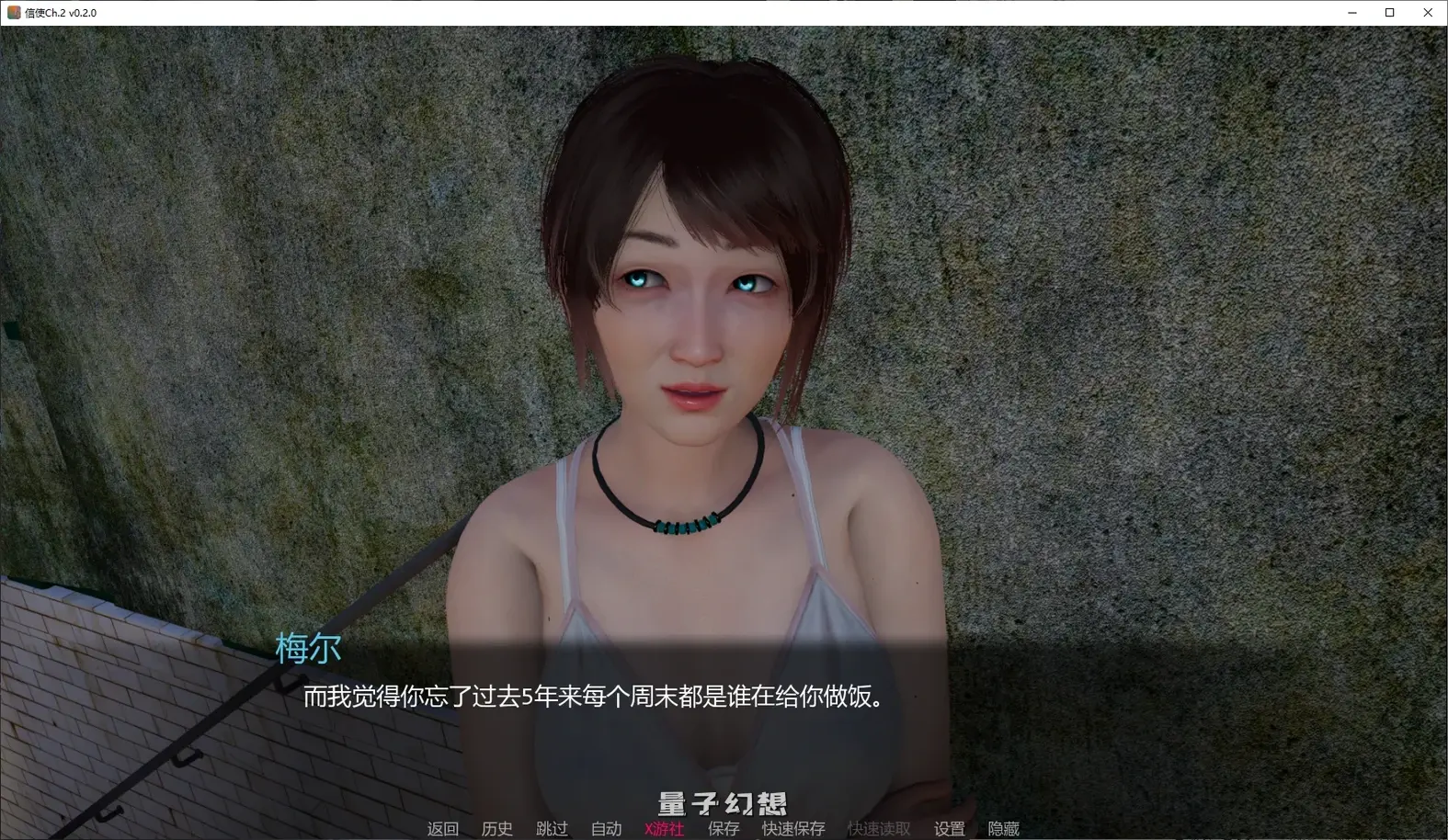The image size is (1448, 840).
Task: Open the 设置 settings screen
Action: point(948,828)
